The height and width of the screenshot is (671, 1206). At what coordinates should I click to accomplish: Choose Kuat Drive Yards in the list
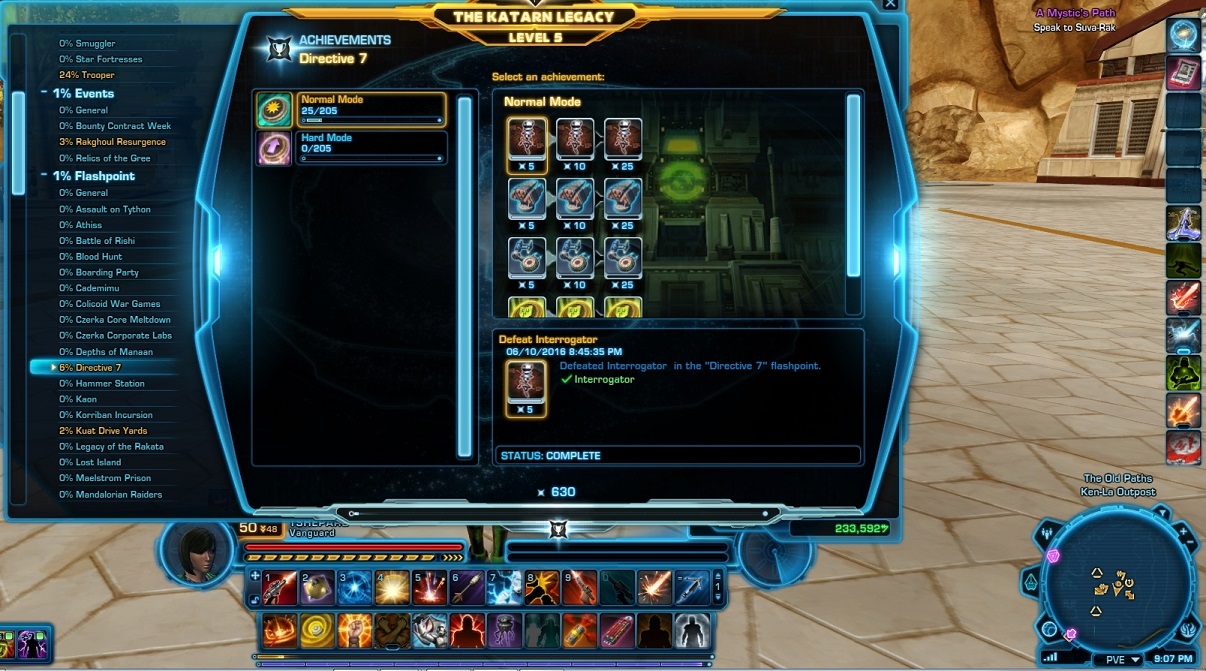111,431
